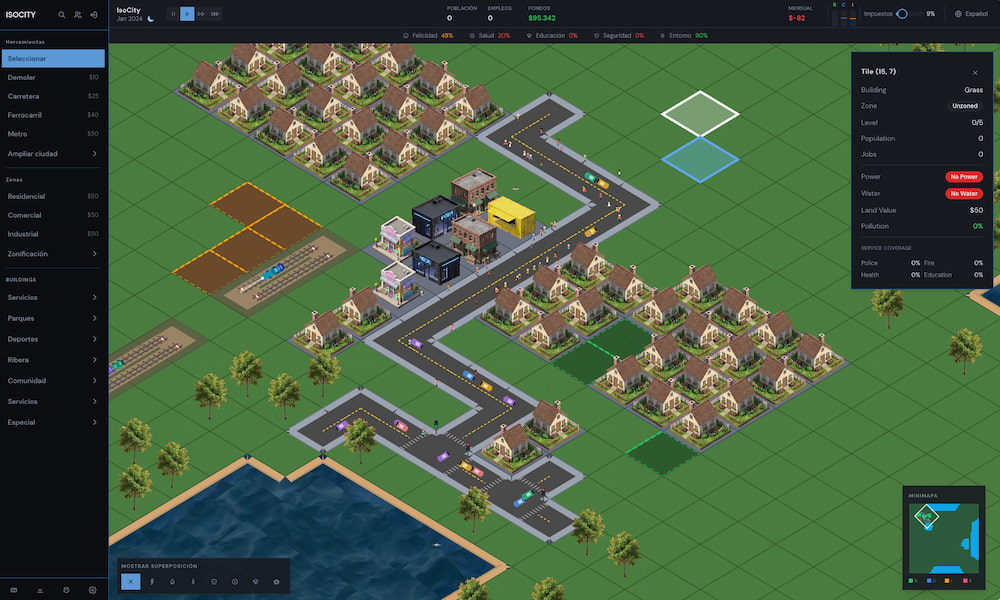Choose the Residencial zone tool
Image resolution: width=1000 pixels, height=600 pixels.
pos(53,196)
